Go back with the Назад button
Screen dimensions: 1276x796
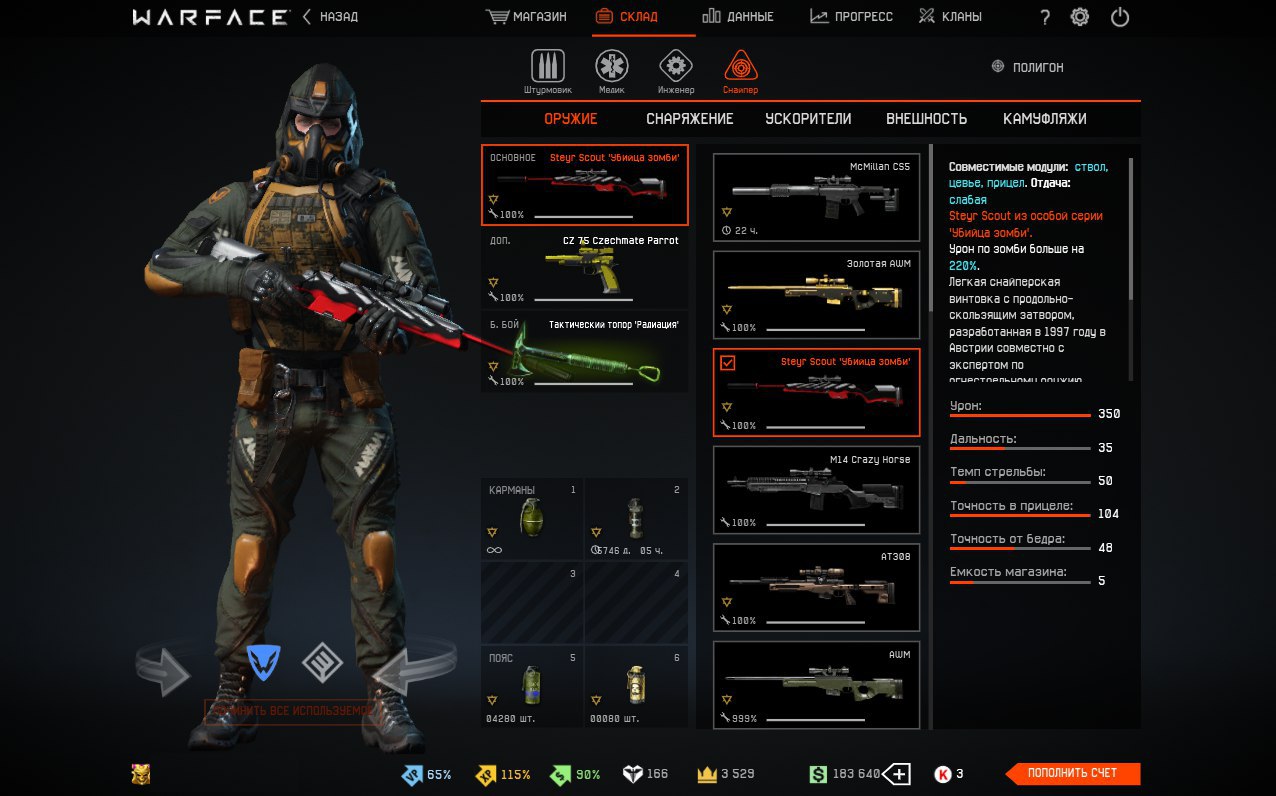tap(330, 17)
